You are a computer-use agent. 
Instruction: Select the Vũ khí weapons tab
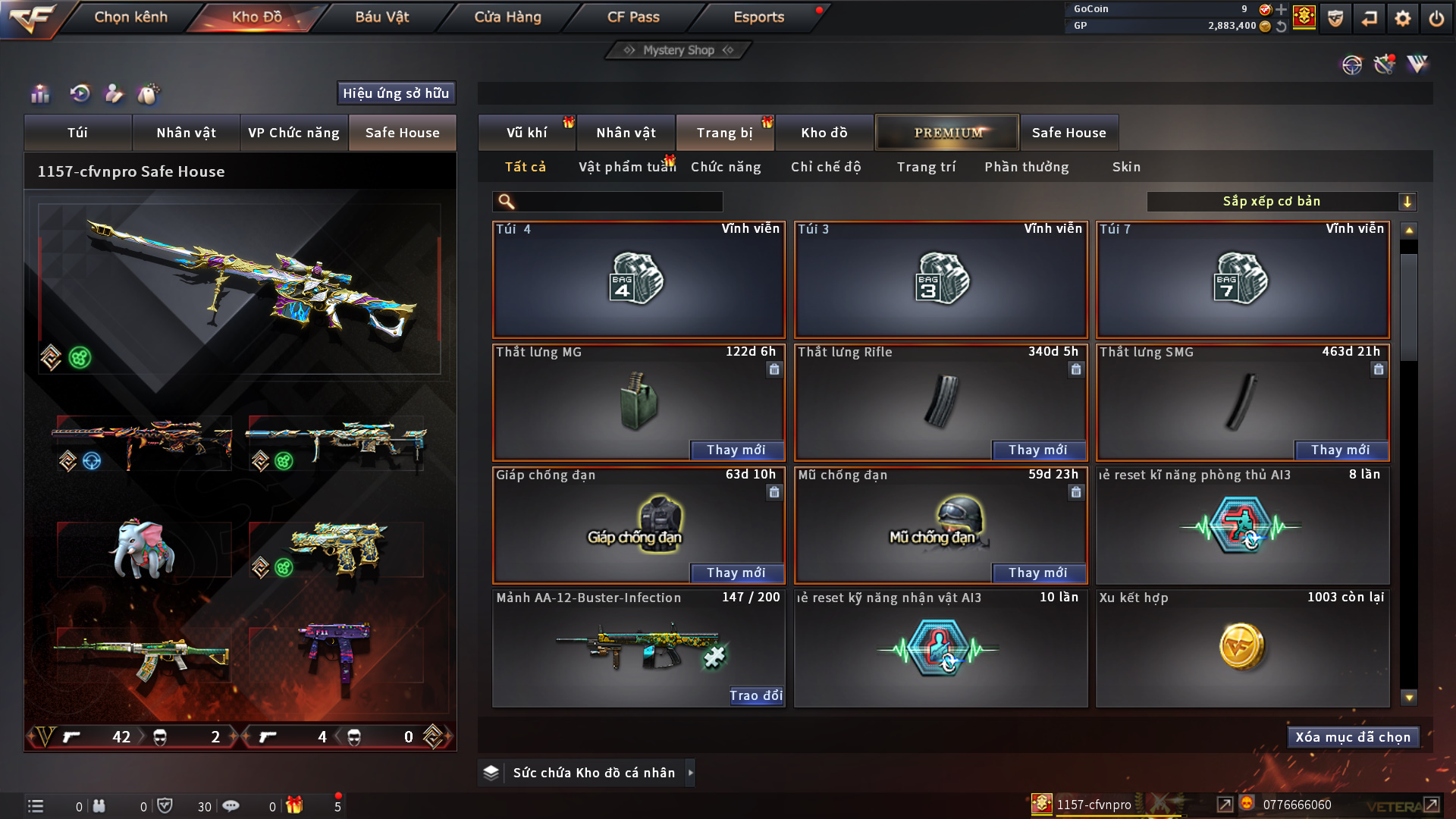pos(526,133)
